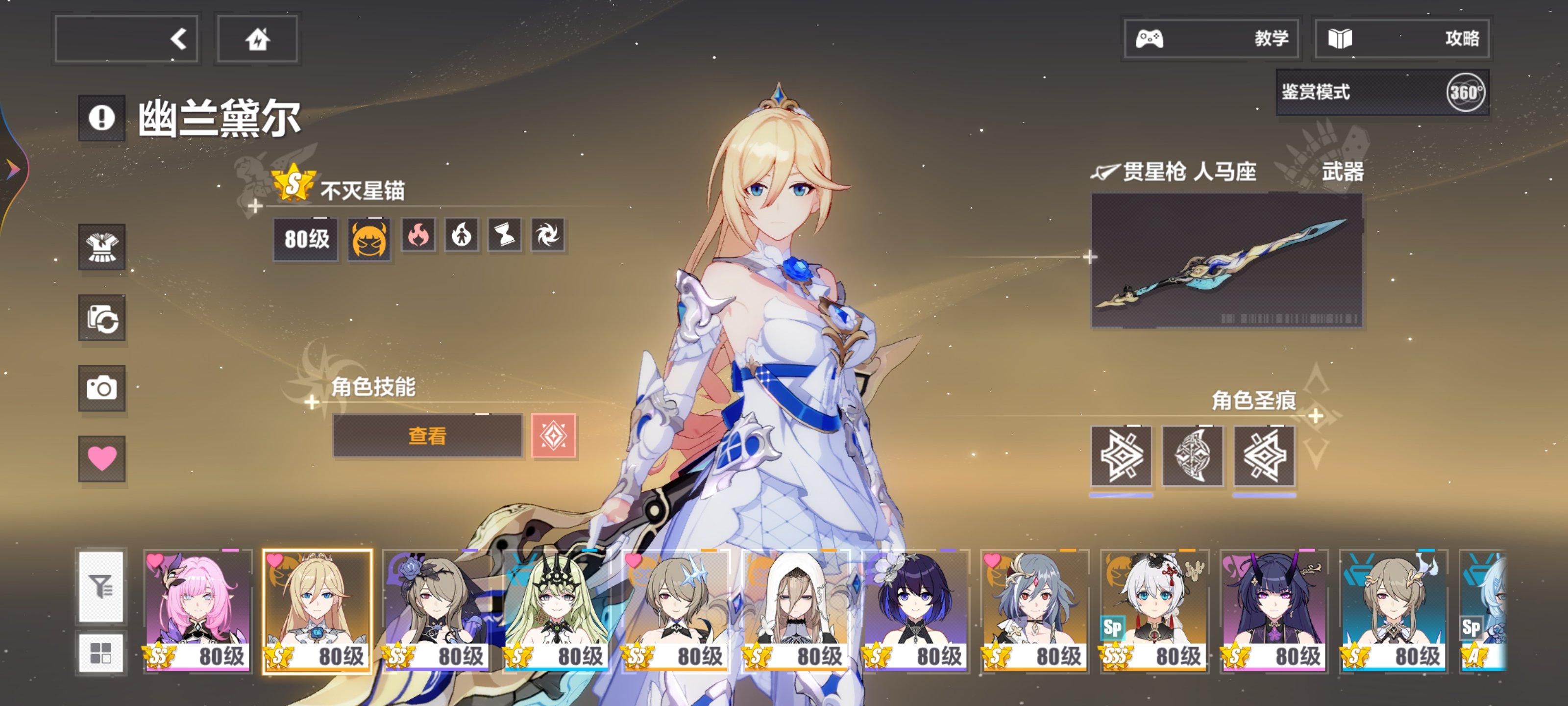Switch to grid view of characters
The height and width of the screenshot is (706, 1568).
[101, 653]
